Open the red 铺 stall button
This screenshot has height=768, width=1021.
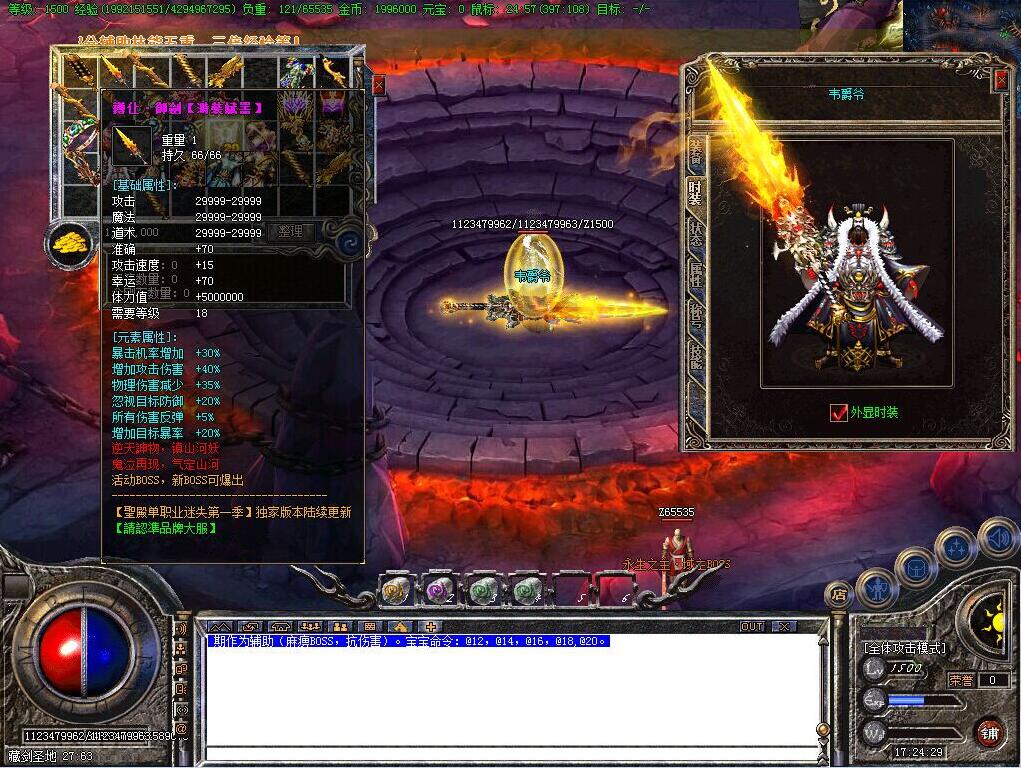click(x=989, y=731)
